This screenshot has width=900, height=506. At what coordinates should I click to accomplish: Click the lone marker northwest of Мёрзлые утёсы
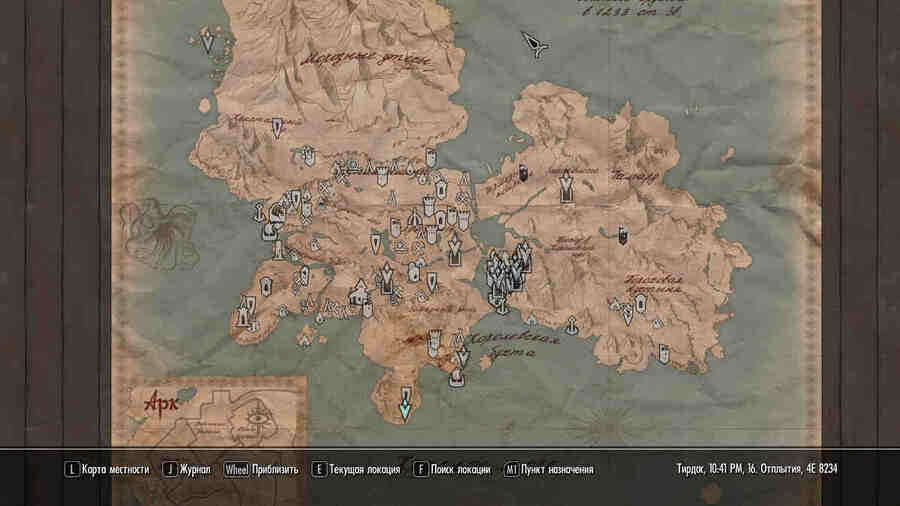[207, 43]
